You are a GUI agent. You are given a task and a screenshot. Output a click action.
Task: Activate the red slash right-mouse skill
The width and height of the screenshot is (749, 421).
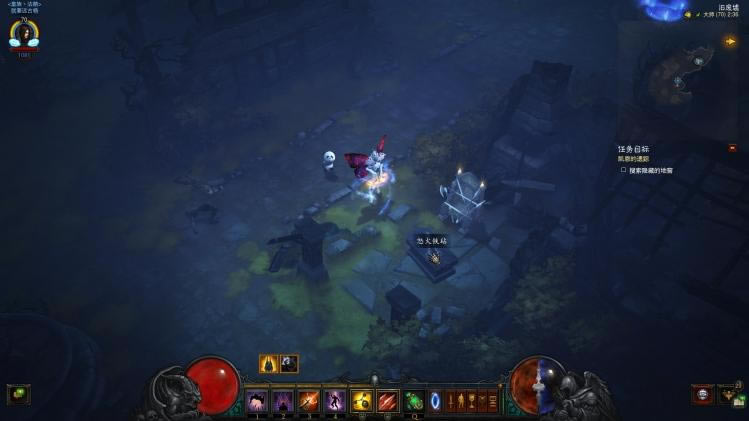[388, 401]
